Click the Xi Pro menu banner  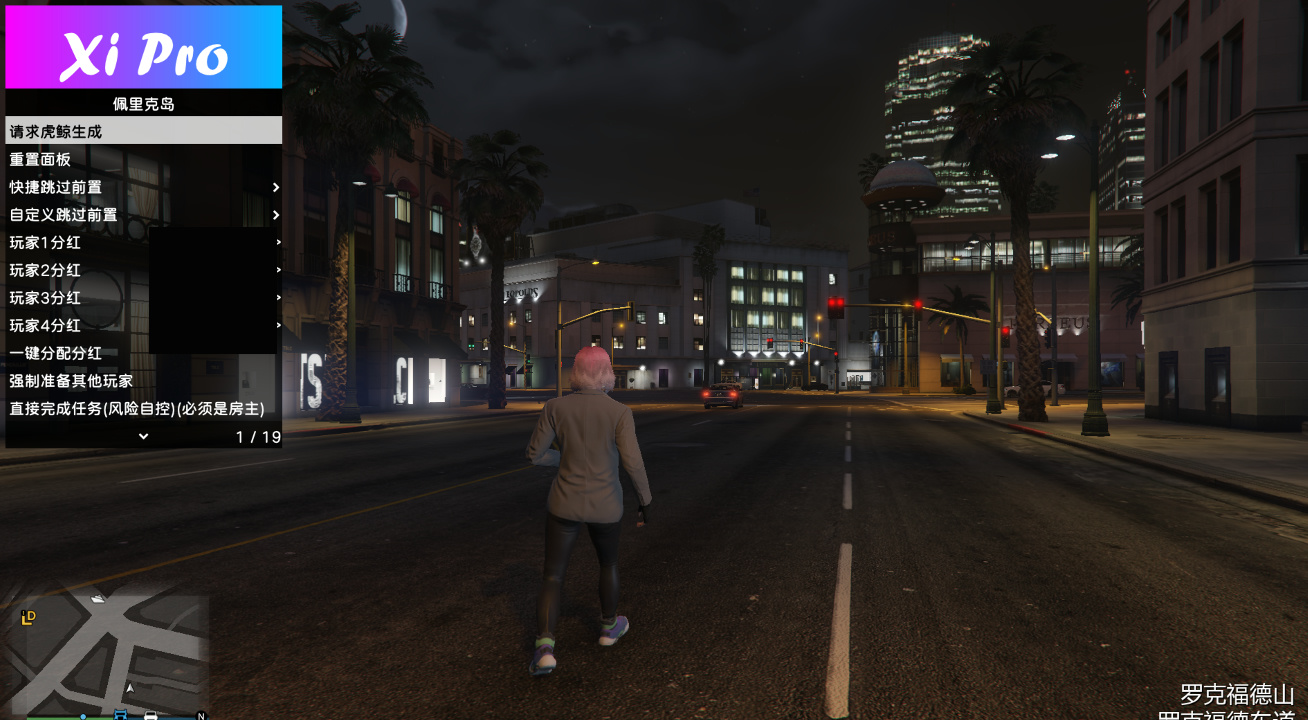click(x=143, y=47)
